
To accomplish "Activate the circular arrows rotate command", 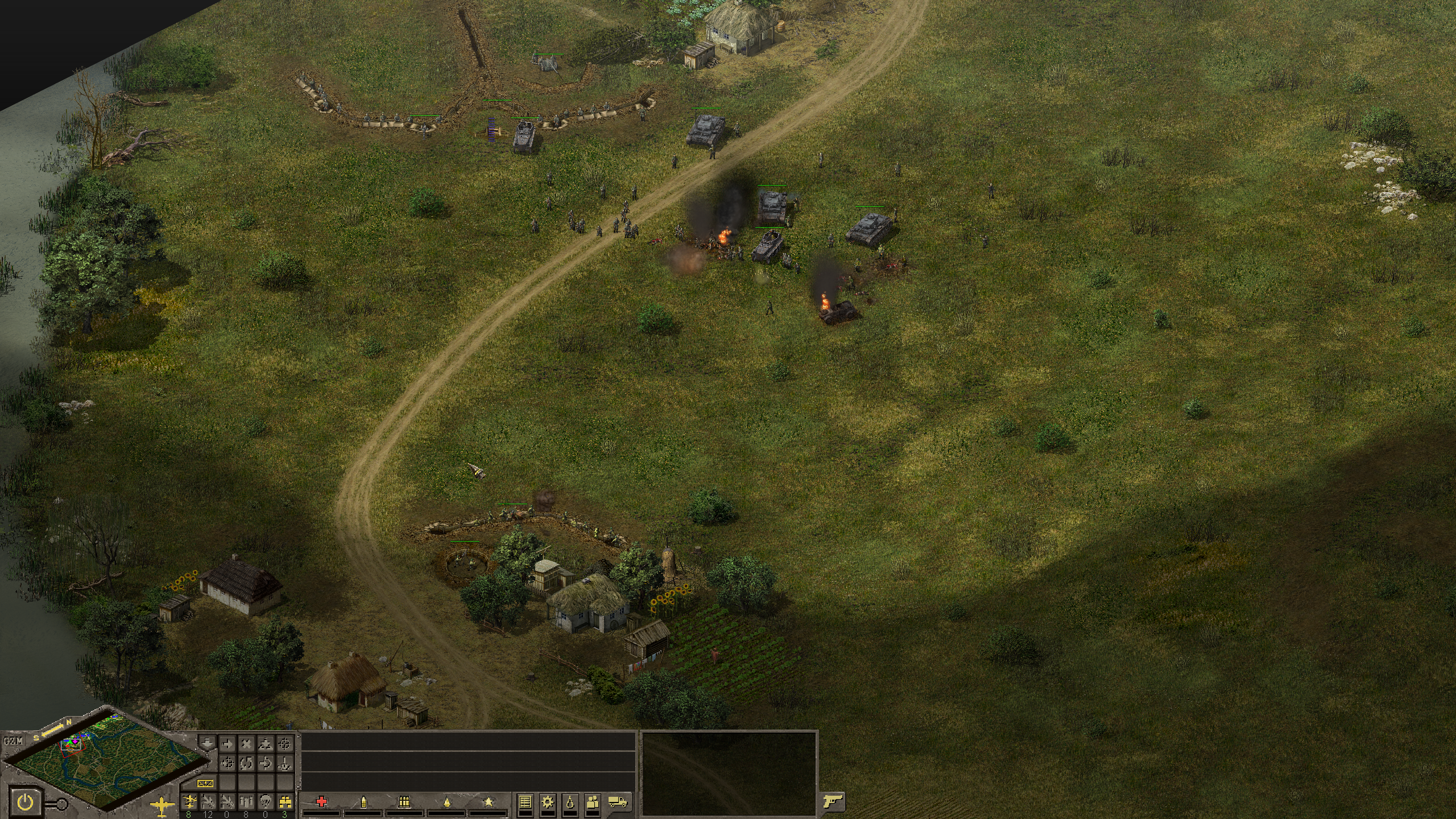I will [246, 763].
